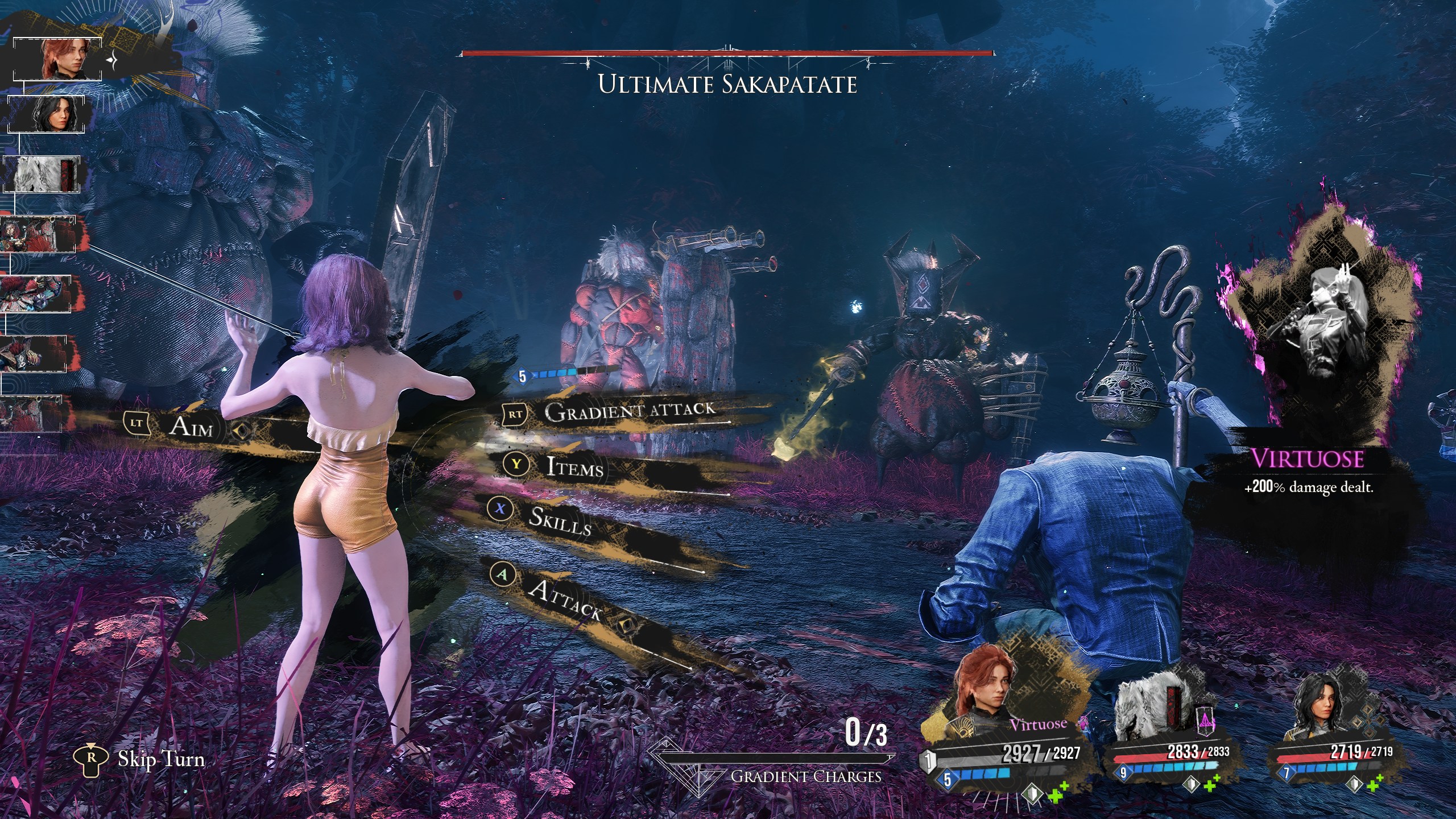
Task: Select the Aim command
Action: (x=191, y=427)
